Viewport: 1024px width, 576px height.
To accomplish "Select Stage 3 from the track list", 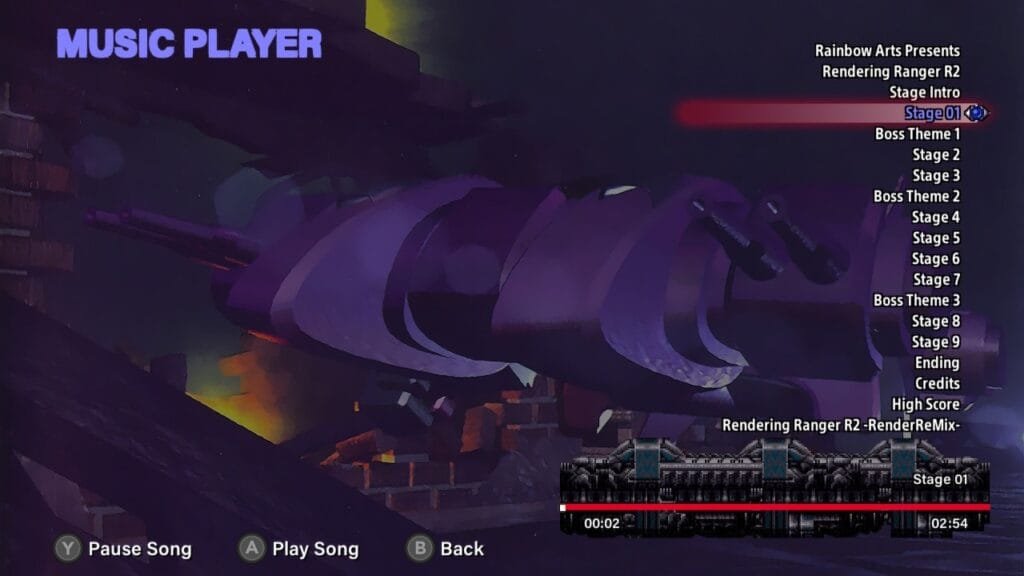I will pos(936,176).
